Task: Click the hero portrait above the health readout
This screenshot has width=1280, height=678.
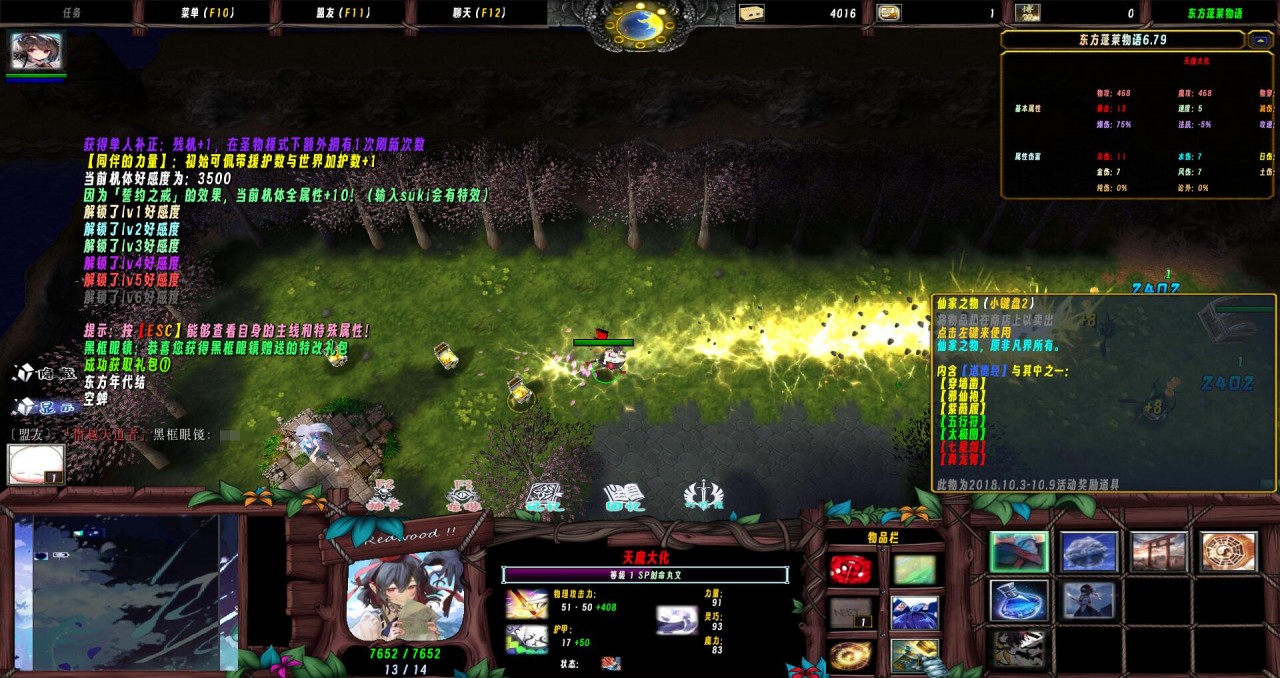Action: tap(405, 595)
